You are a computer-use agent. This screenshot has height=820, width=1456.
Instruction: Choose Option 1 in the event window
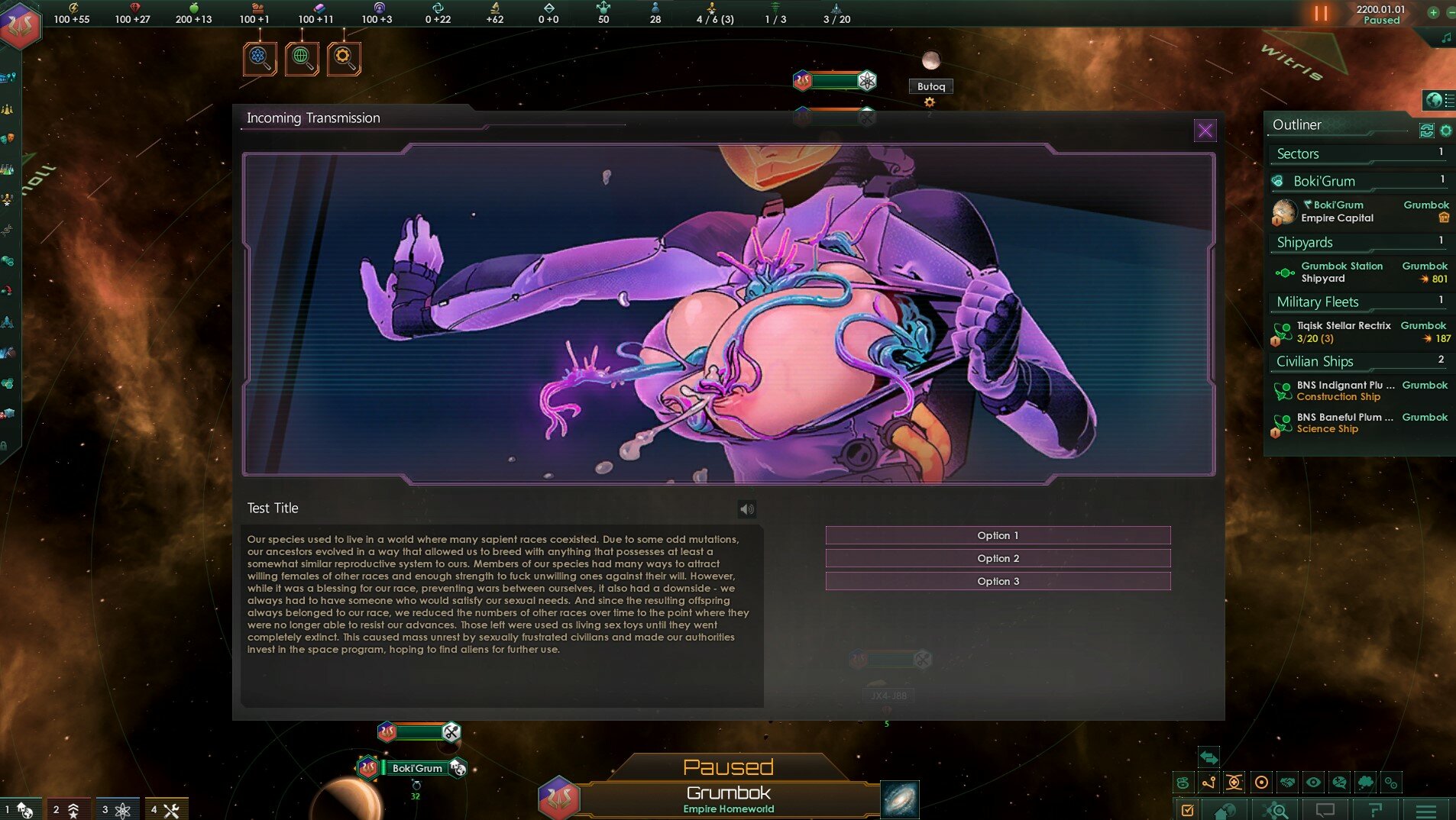click(x=998, y=535)
